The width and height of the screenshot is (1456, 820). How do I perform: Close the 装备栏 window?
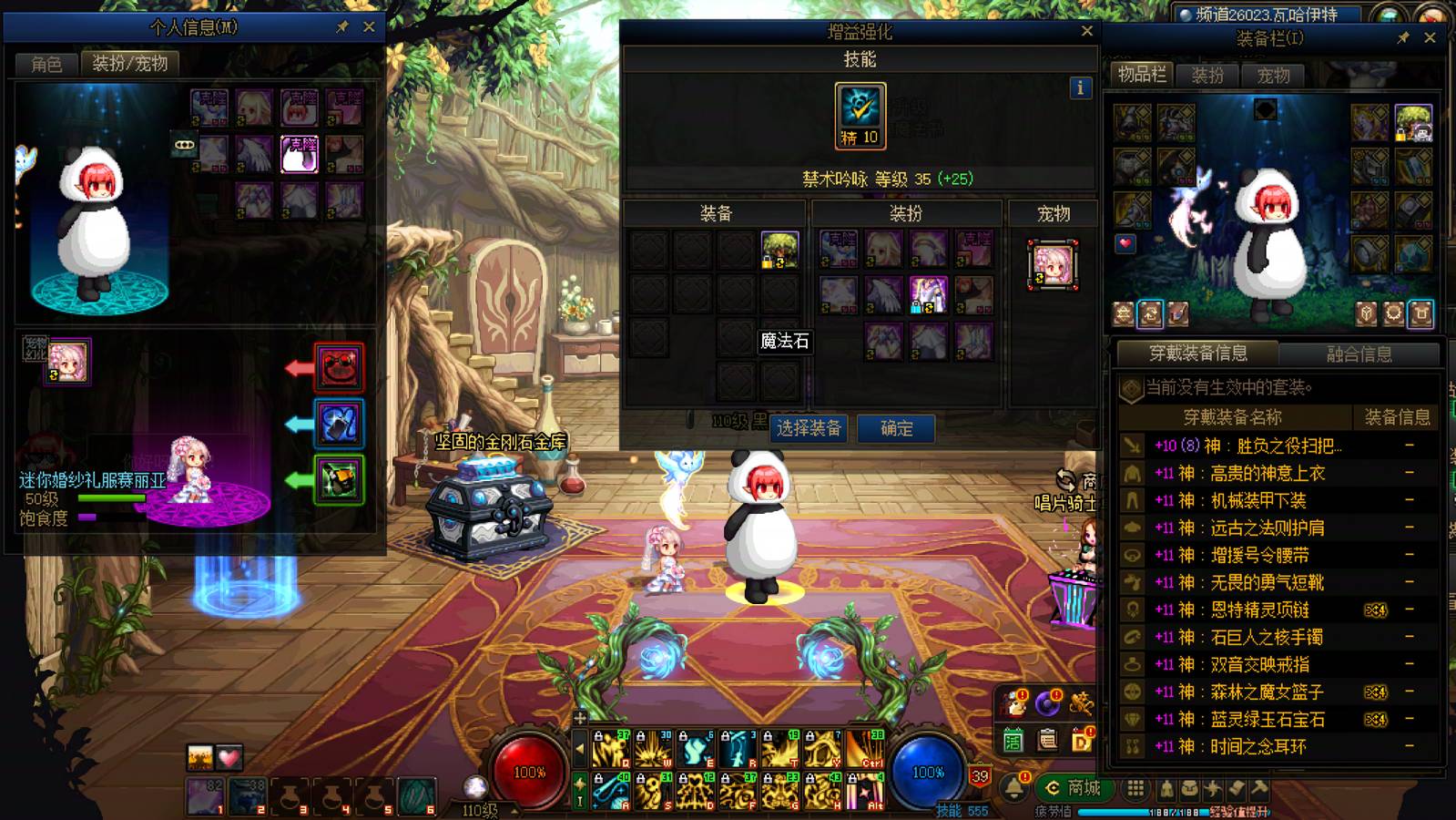(x=1430, y=38)
